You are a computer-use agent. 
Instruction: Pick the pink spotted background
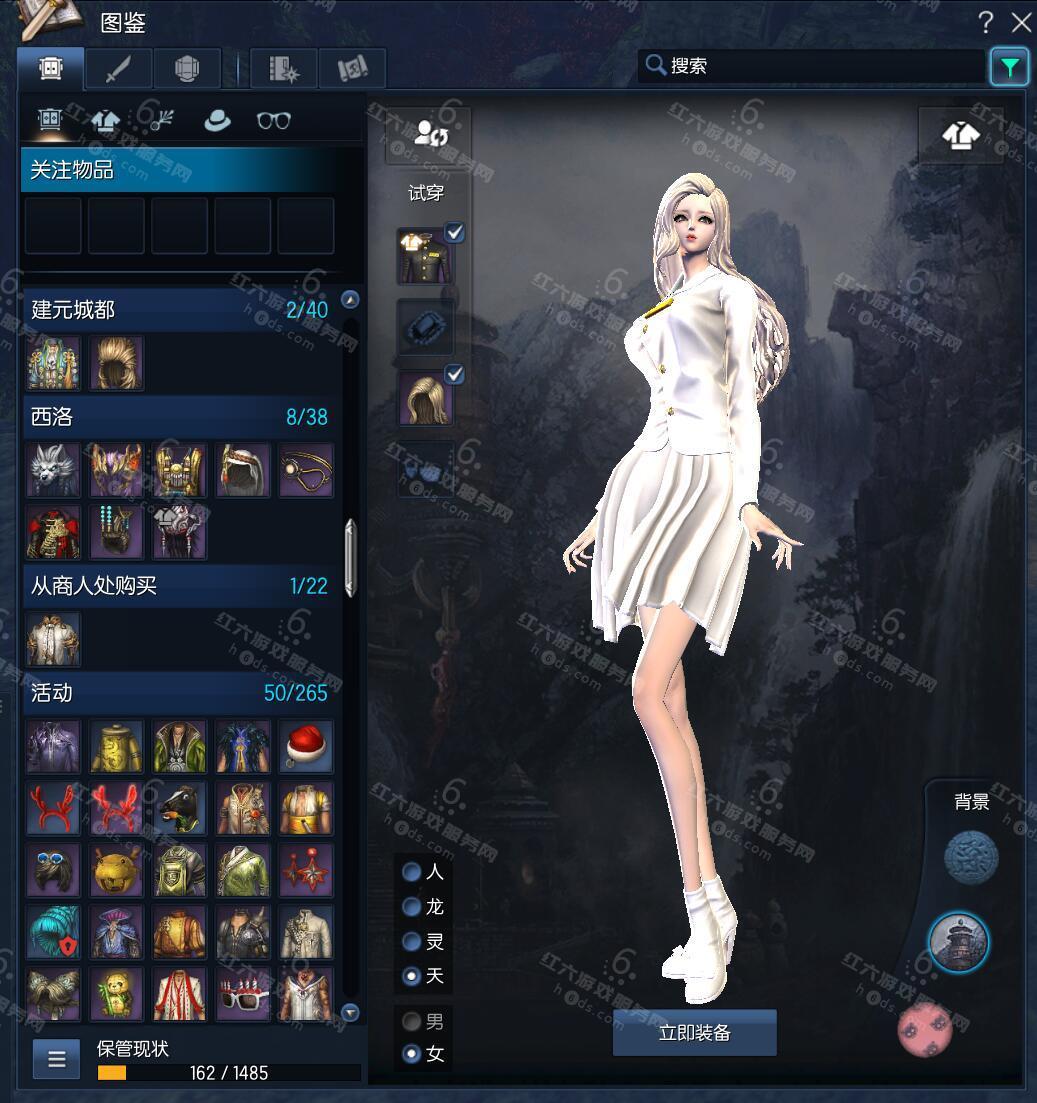(924, 1029)
